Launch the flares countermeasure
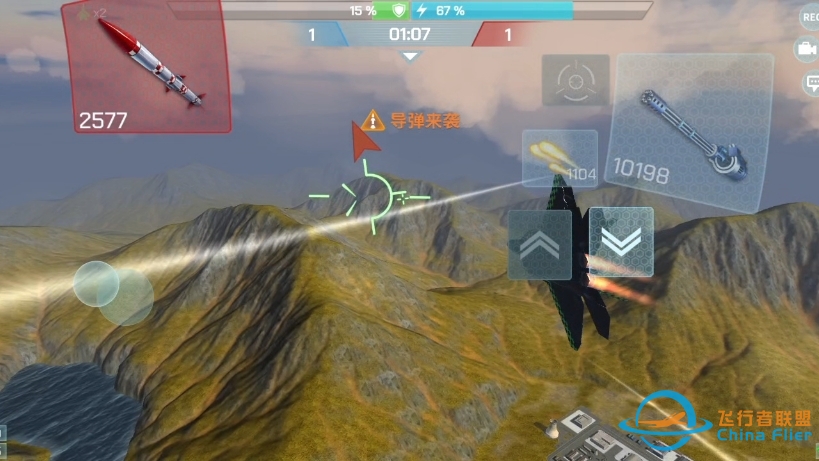819x461 pixels. click(x=560, y=158)
